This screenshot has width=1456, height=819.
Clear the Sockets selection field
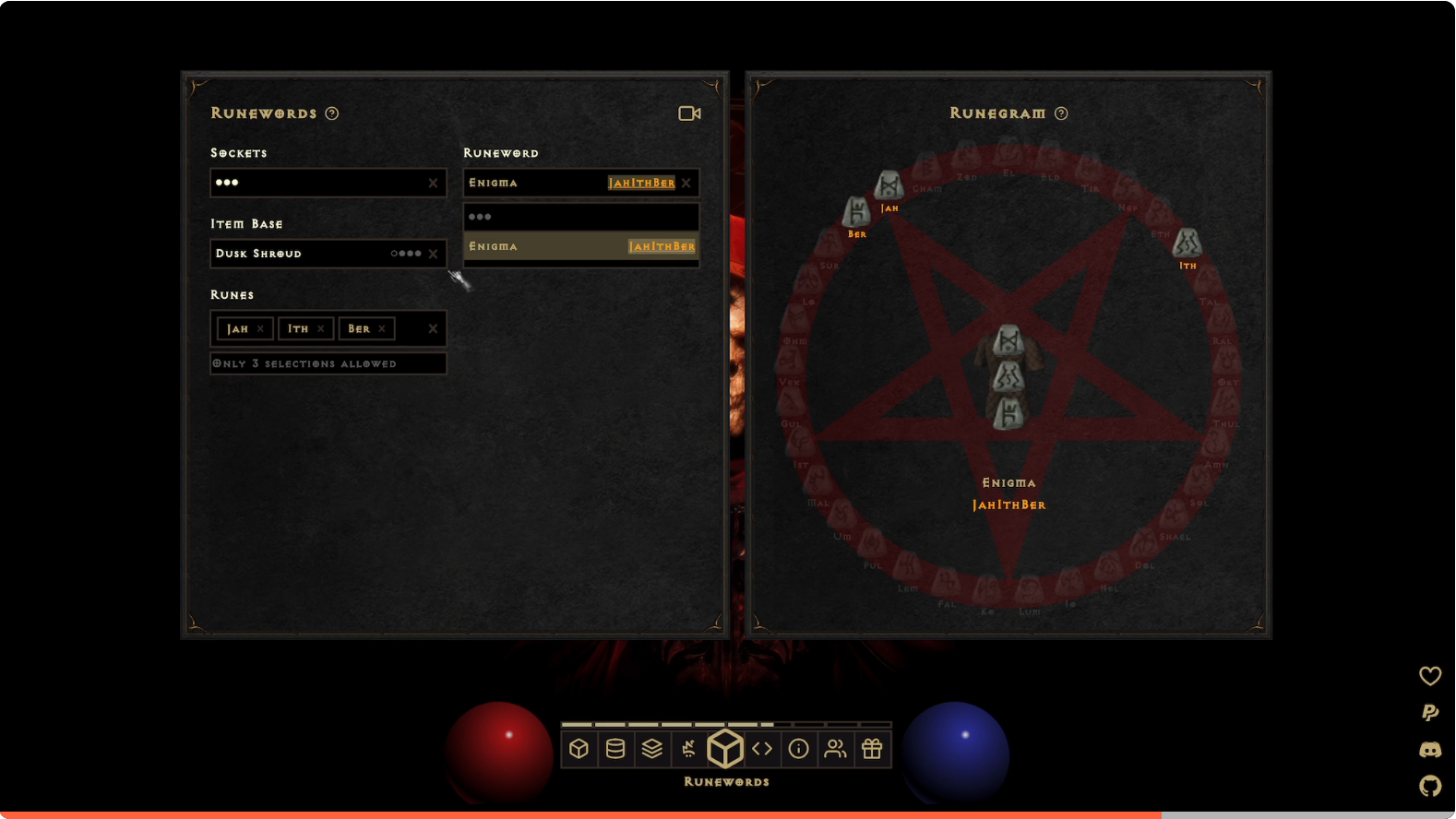coord(433,183)
